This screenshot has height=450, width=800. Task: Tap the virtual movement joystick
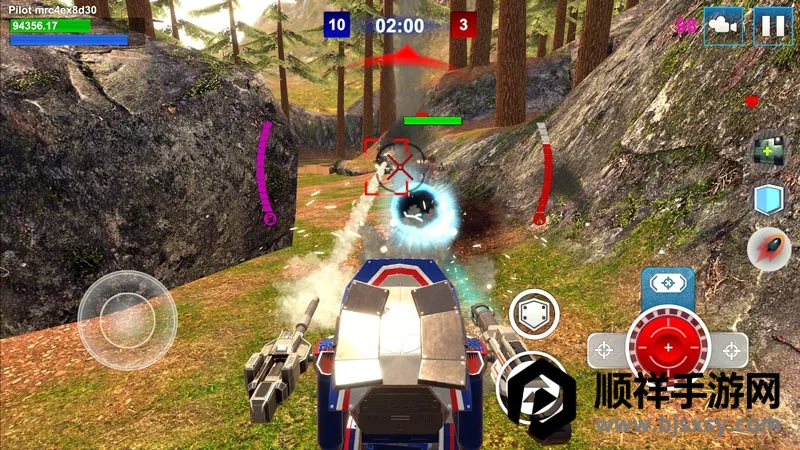point(127,319)
